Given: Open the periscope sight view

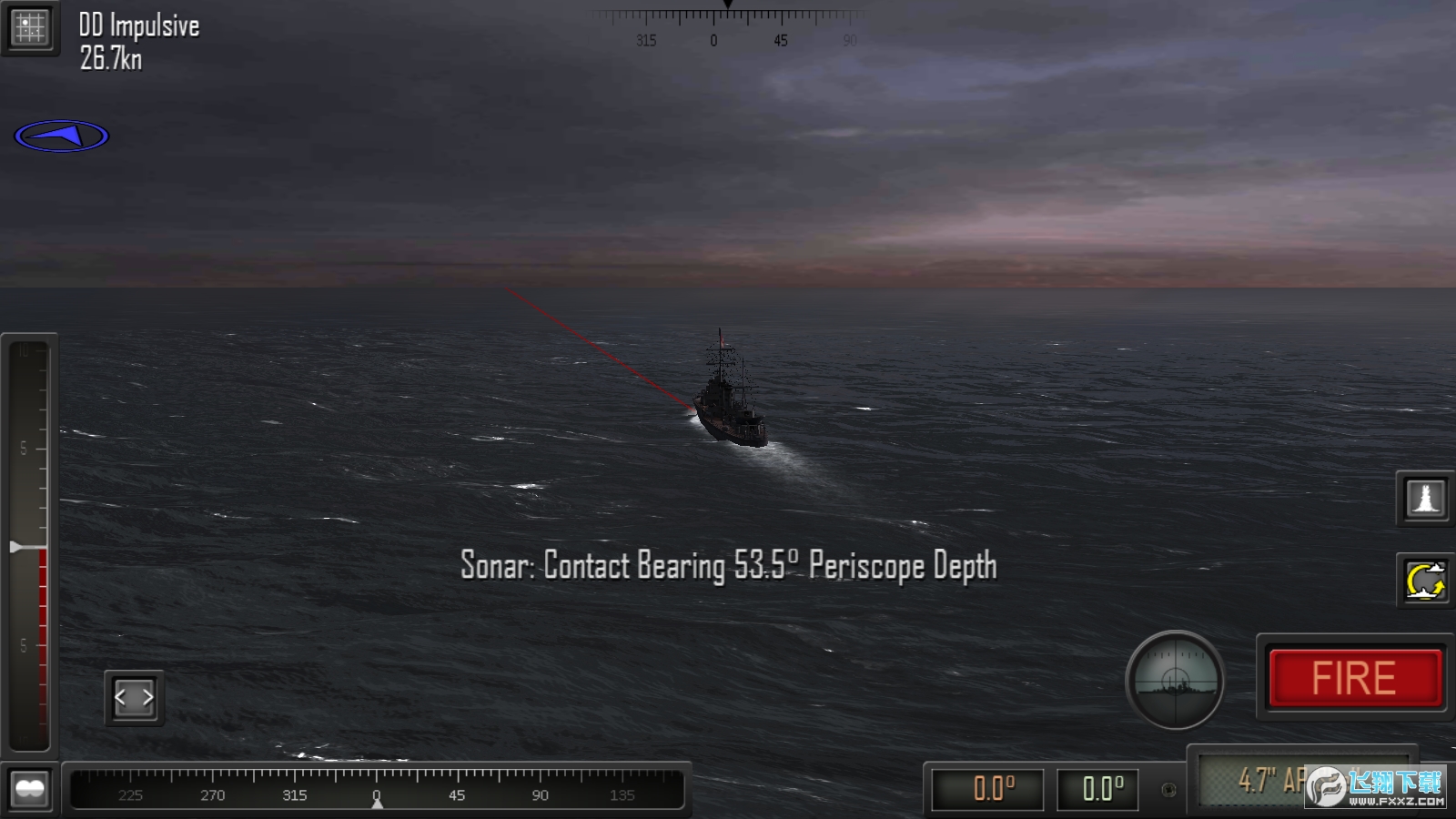Looking at the screenshot, I should tap(1175, 681).
